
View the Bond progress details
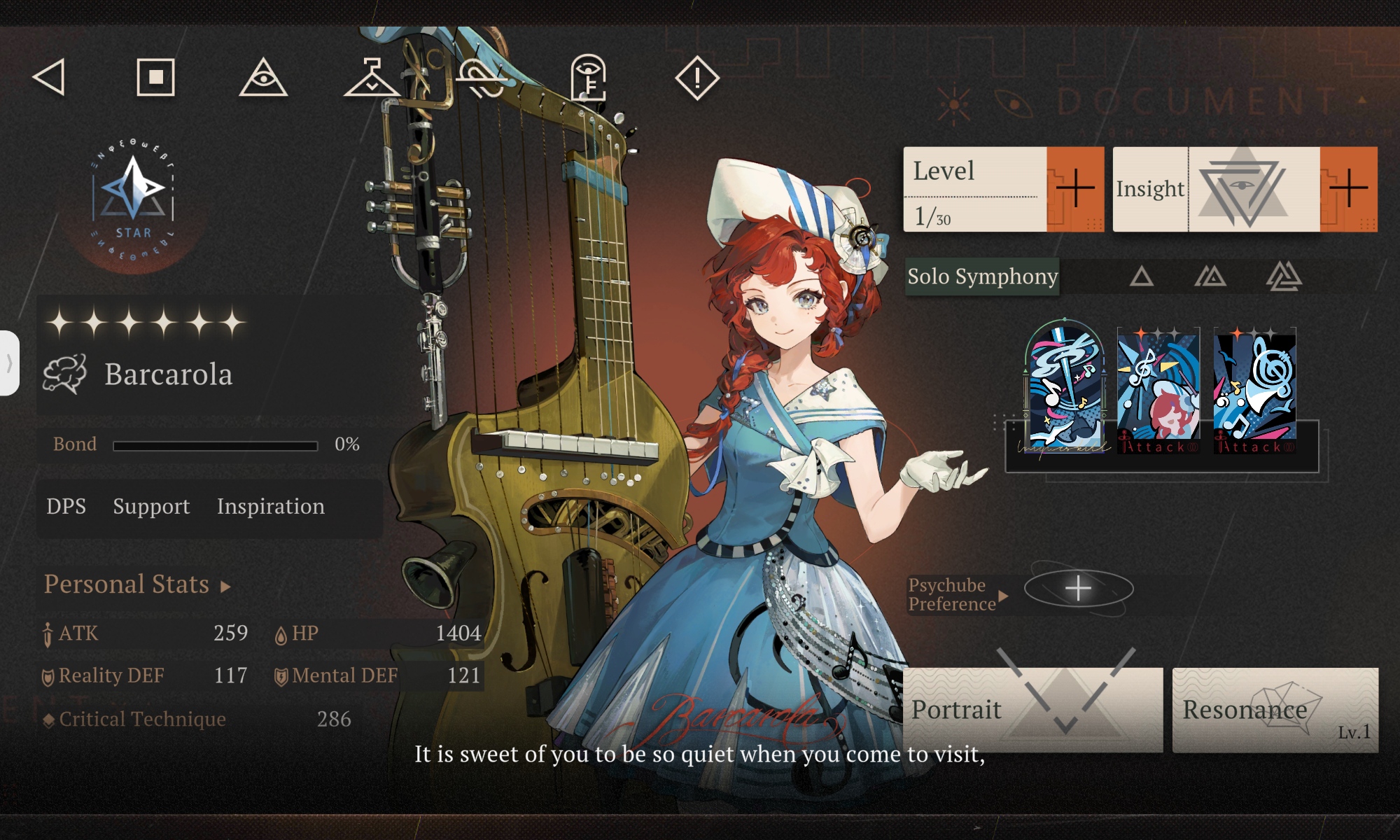(206, 444)
